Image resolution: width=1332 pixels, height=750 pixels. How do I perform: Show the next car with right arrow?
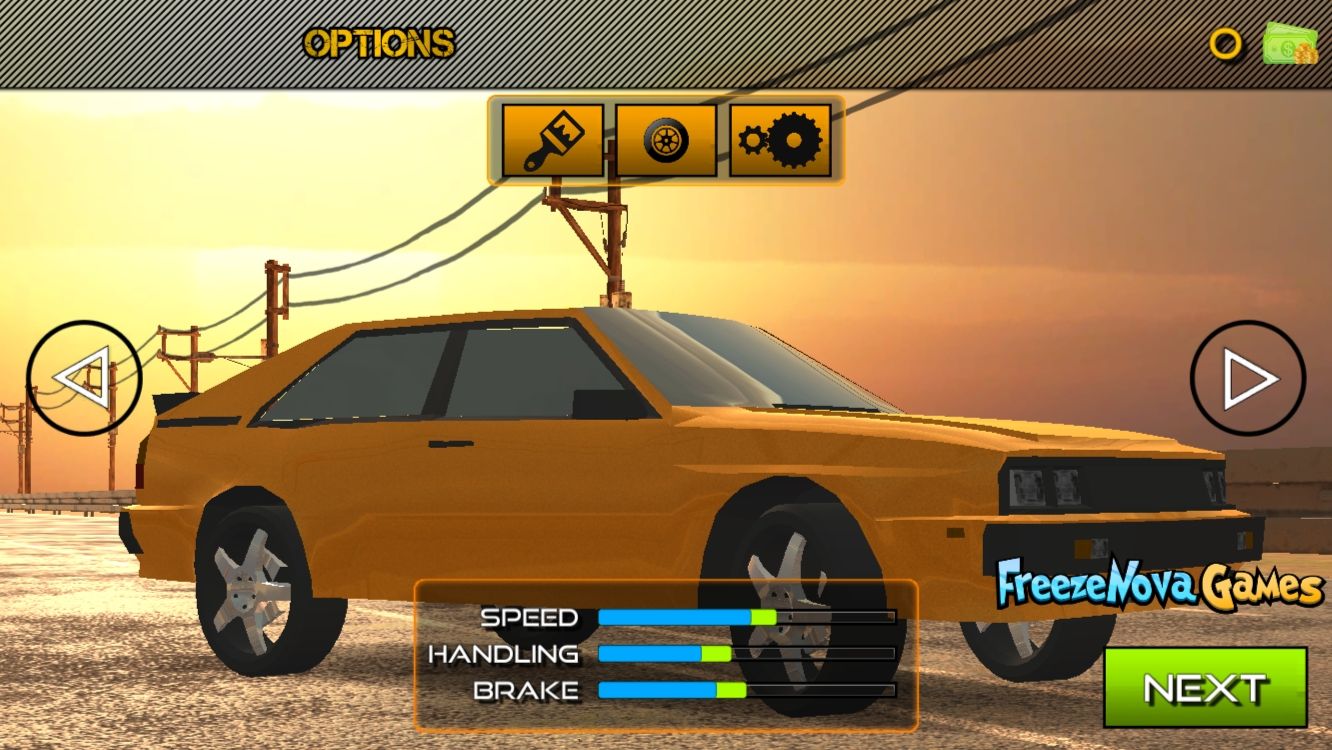[1248, 378]
